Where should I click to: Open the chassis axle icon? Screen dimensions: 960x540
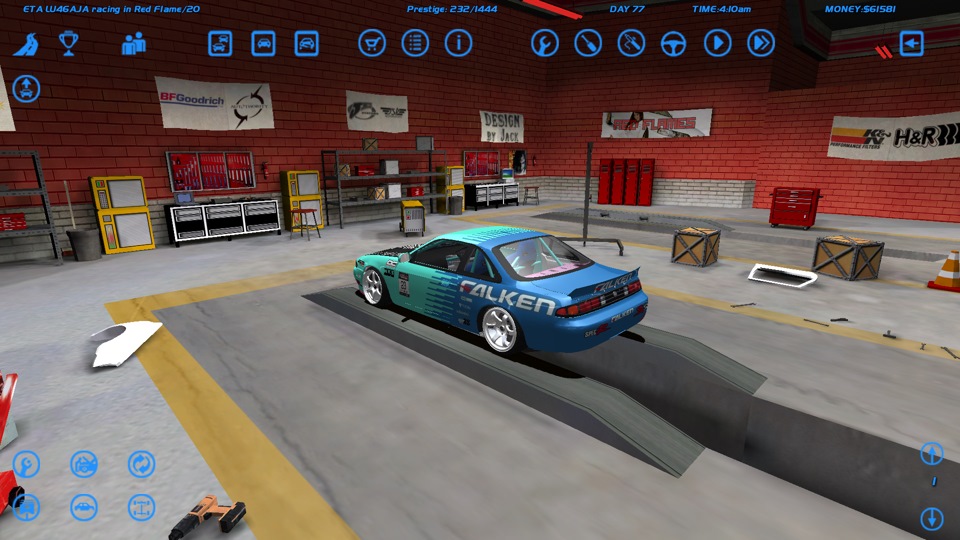pos(141,507)
